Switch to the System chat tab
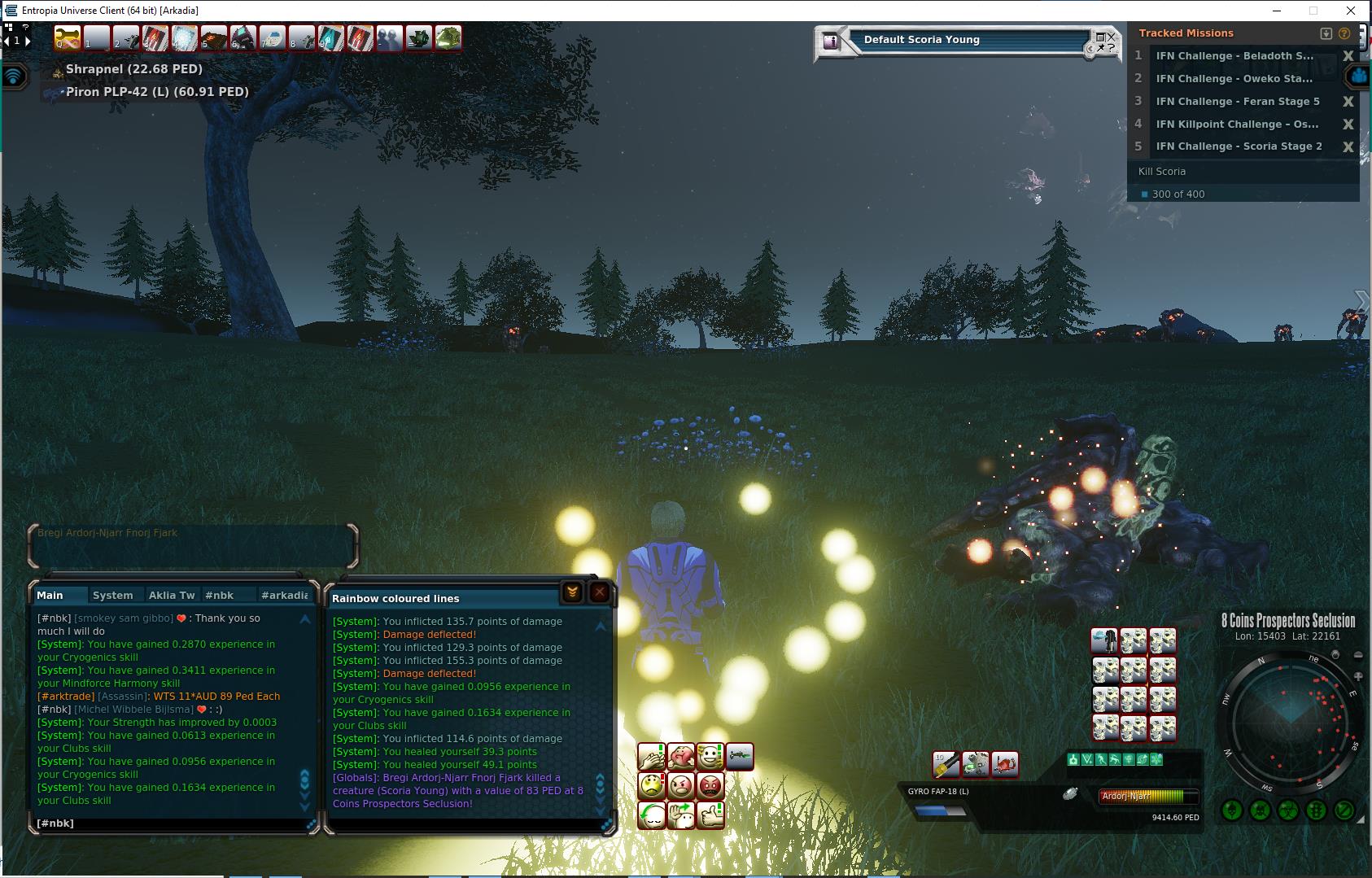 [x=113, y=595]
